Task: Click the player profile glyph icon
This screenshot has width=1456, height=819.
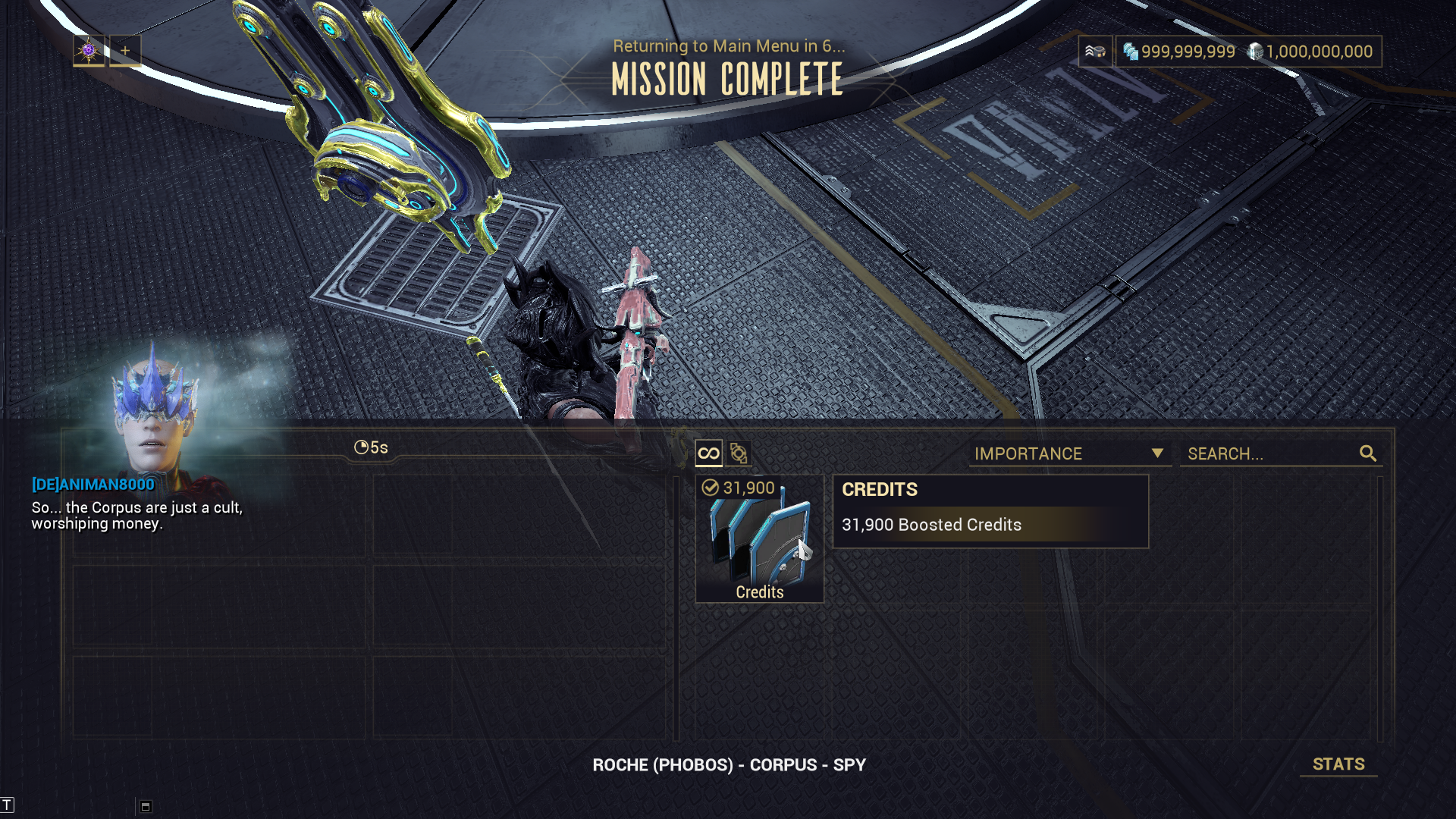Action: point(89,51)
